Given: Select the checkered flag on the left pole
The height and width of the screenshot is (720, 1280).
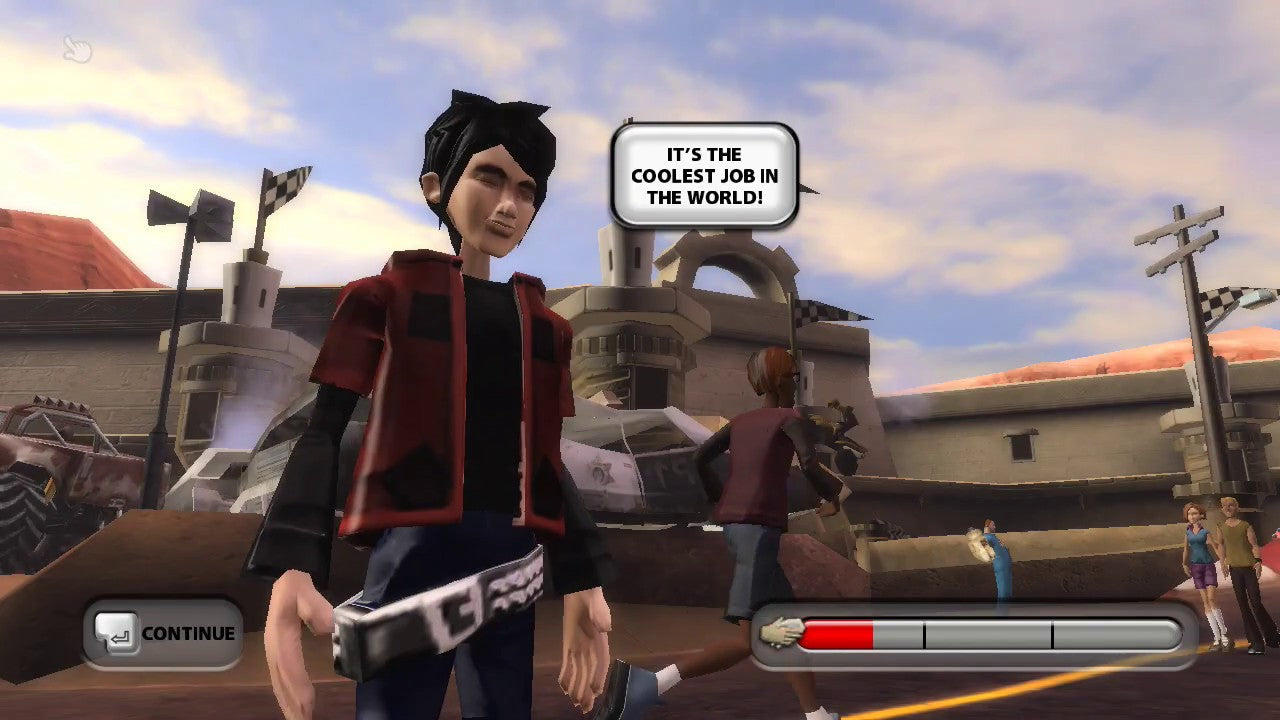Looking at the screenshot, I should 288,186.
